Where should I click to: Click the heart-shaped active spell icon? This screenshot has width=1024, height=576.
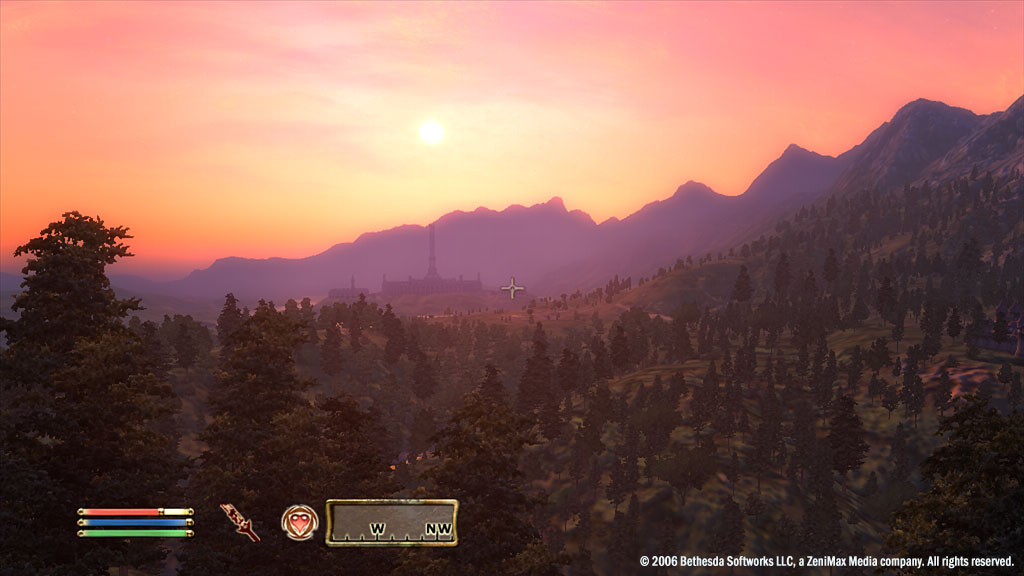299,522
